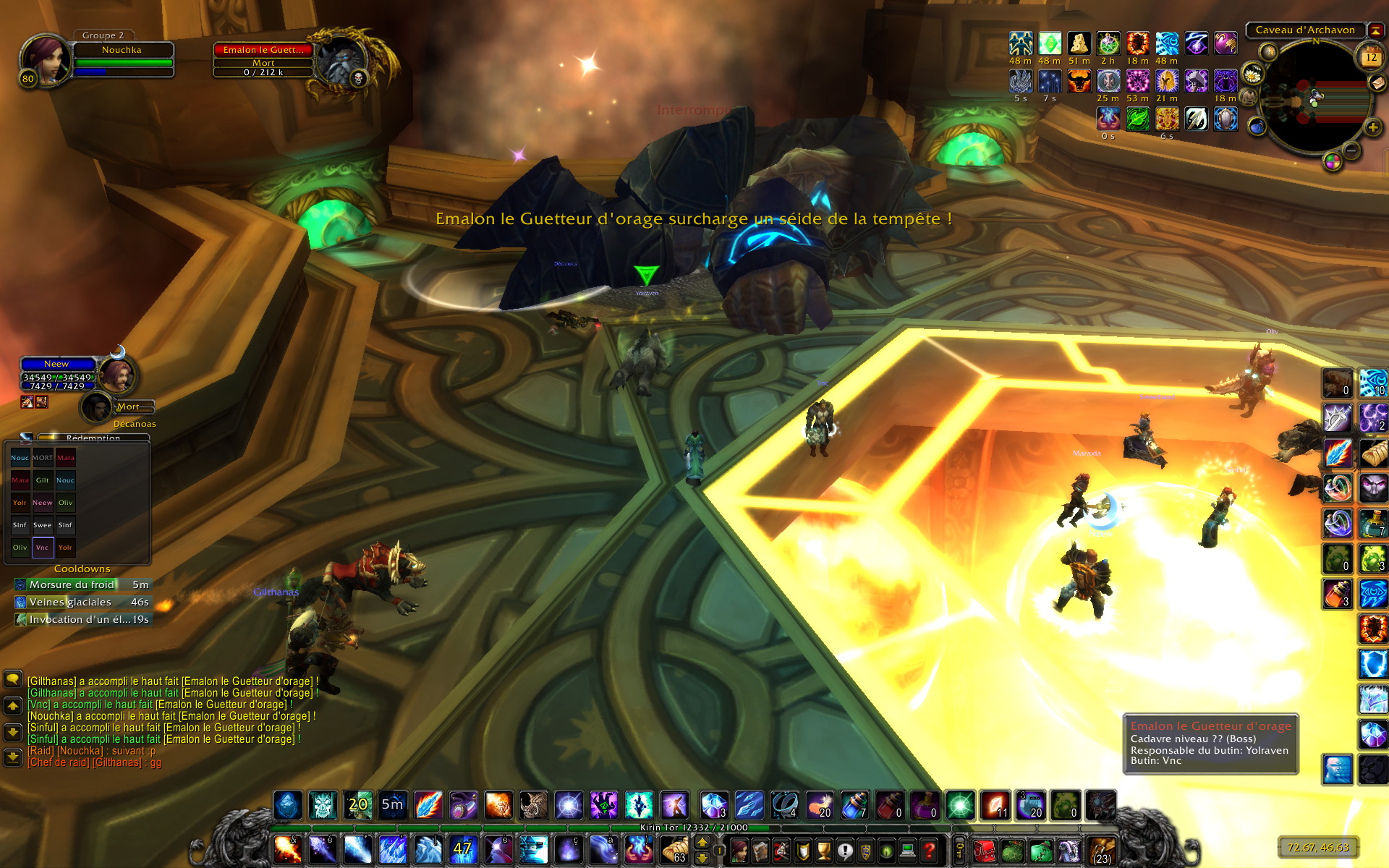
Task: Click the cheese buff icon
Action: click(1079, 44)
